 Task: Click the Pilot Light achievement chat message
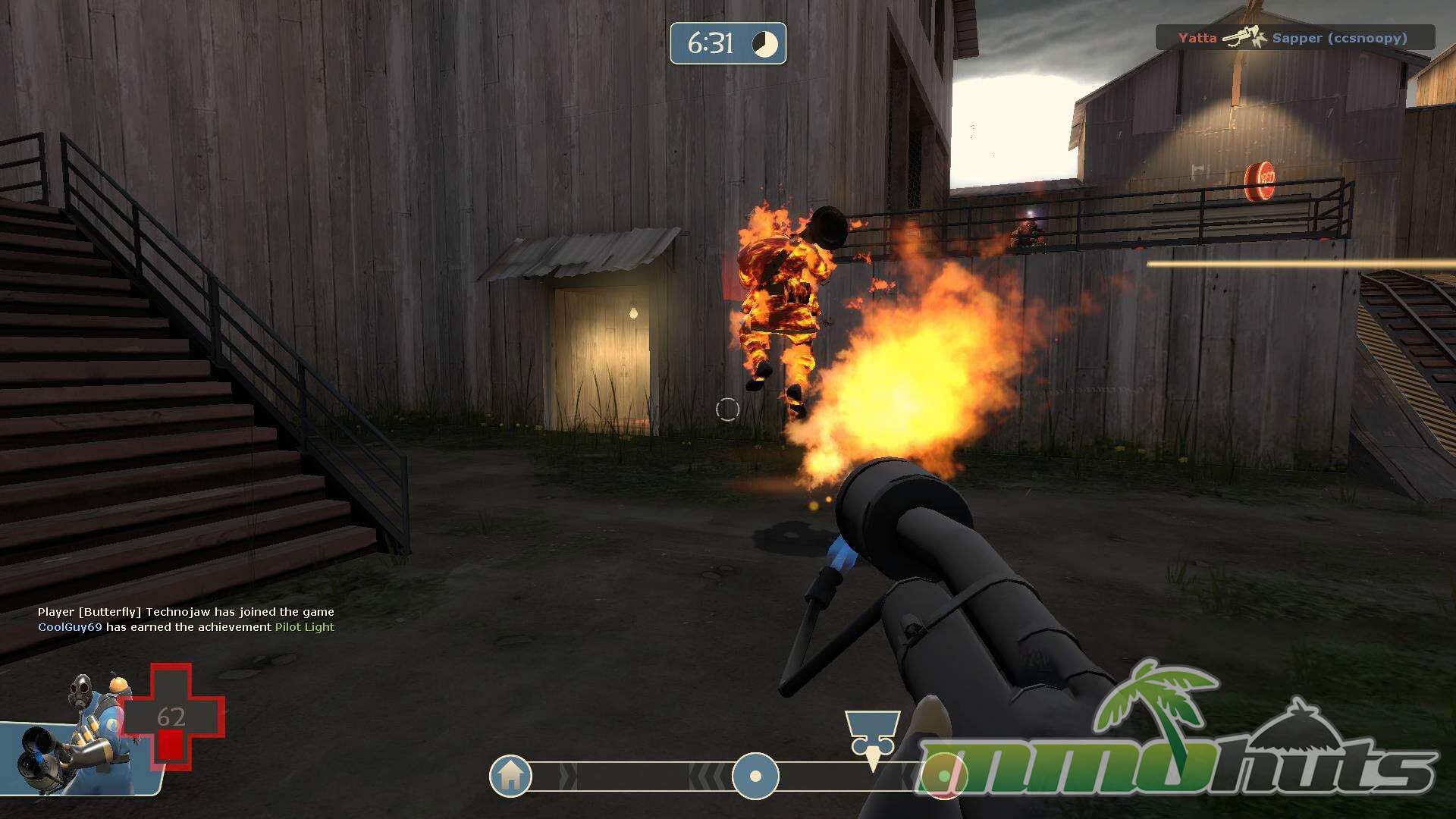coord(186,627)
